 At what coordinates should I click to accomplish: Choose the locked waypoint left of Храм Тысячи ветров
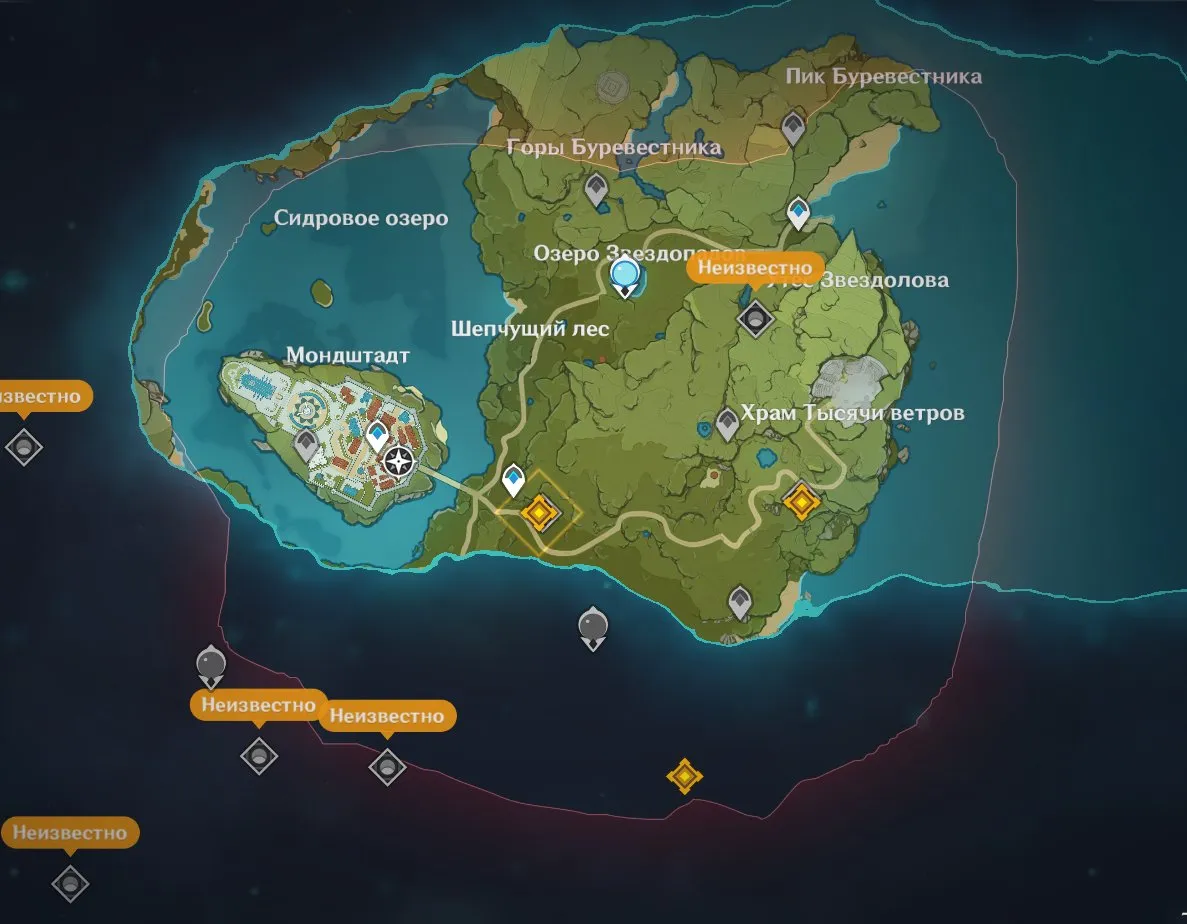(x=727, y=423)
